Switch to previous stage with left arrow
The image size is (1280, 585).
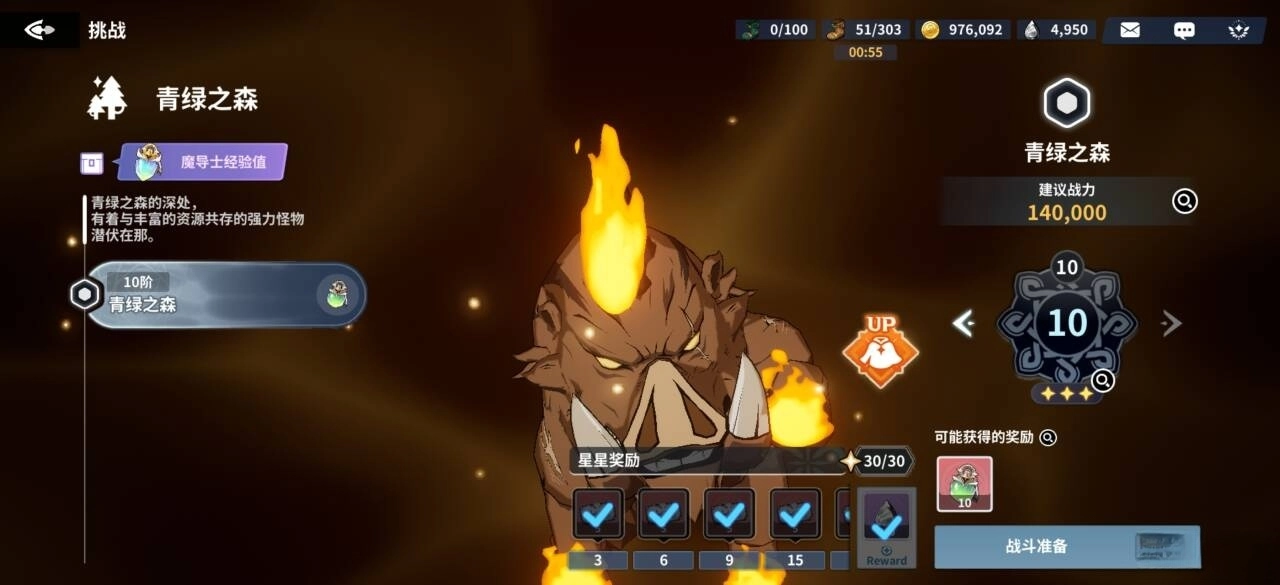pos(963,323)
